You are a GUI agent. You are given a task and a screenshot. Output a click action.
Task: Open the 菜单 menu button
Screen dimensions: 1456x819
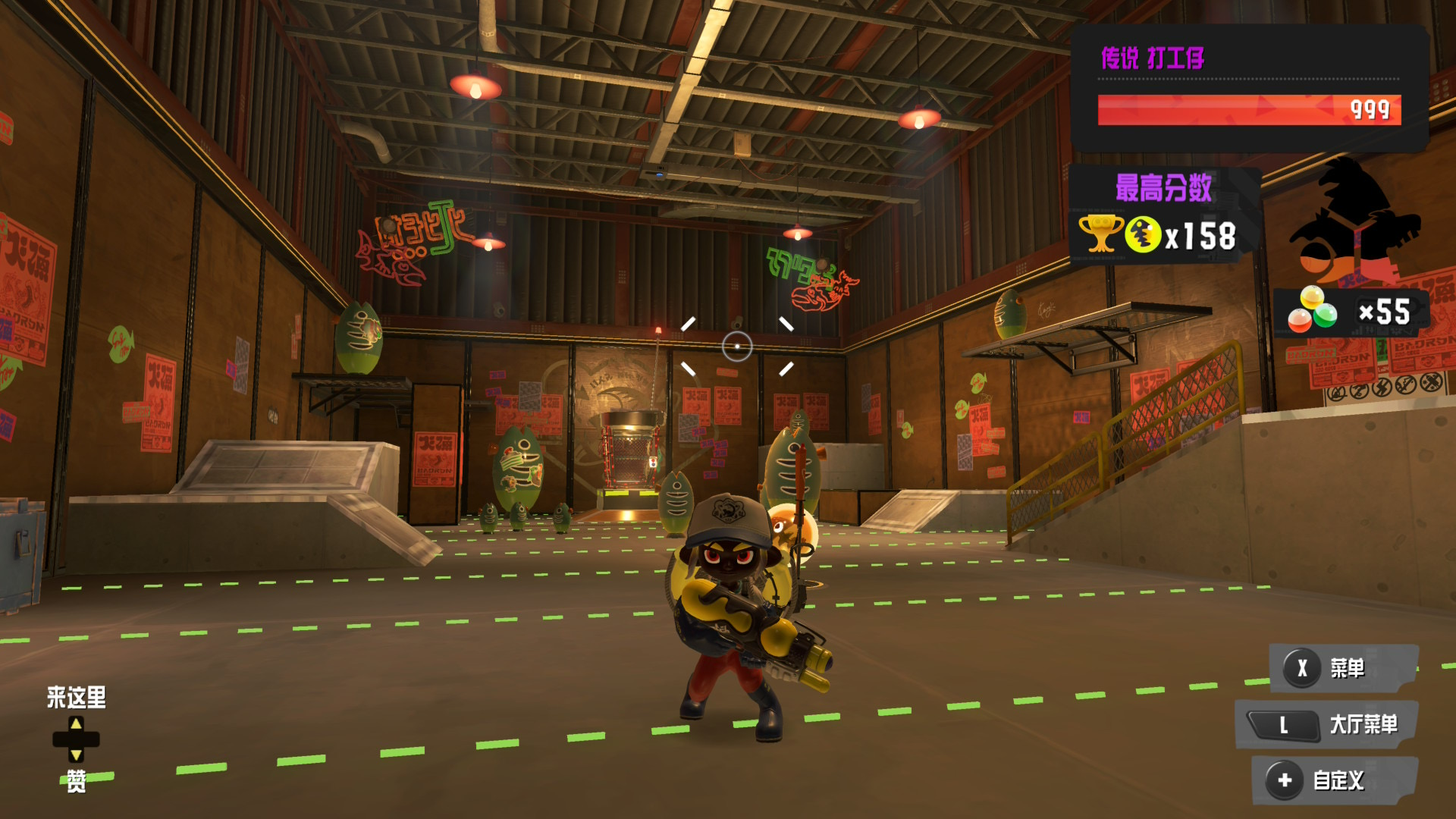pyautogui.click(x=1342, y=668)
